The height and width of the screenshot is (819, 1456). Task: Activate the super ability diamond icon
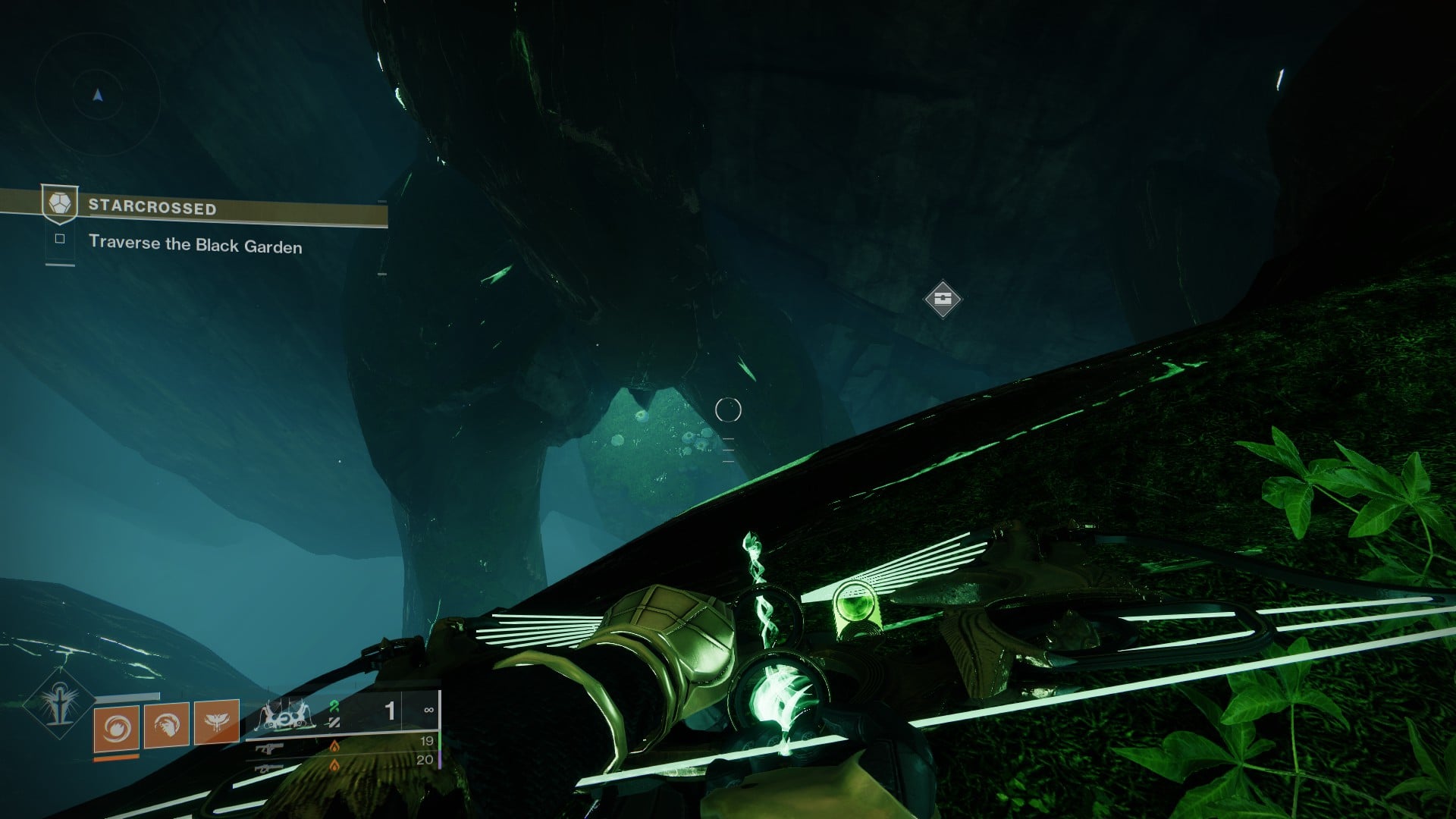pyautogui.click(x=58, y=703)
